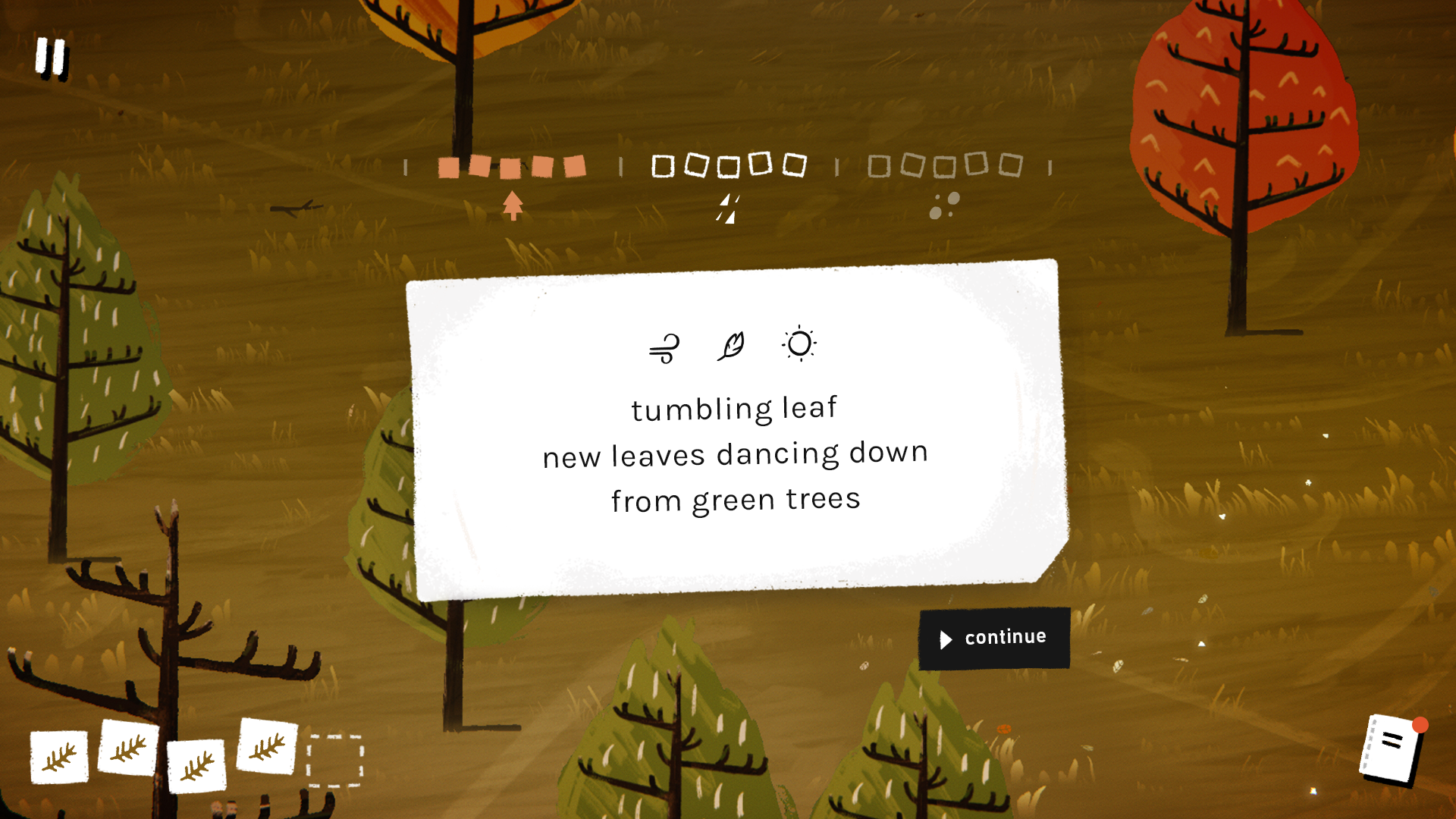Select the leaf icon on the haiku card
The image size is (1456, 819).
click(x=731, y=347)
